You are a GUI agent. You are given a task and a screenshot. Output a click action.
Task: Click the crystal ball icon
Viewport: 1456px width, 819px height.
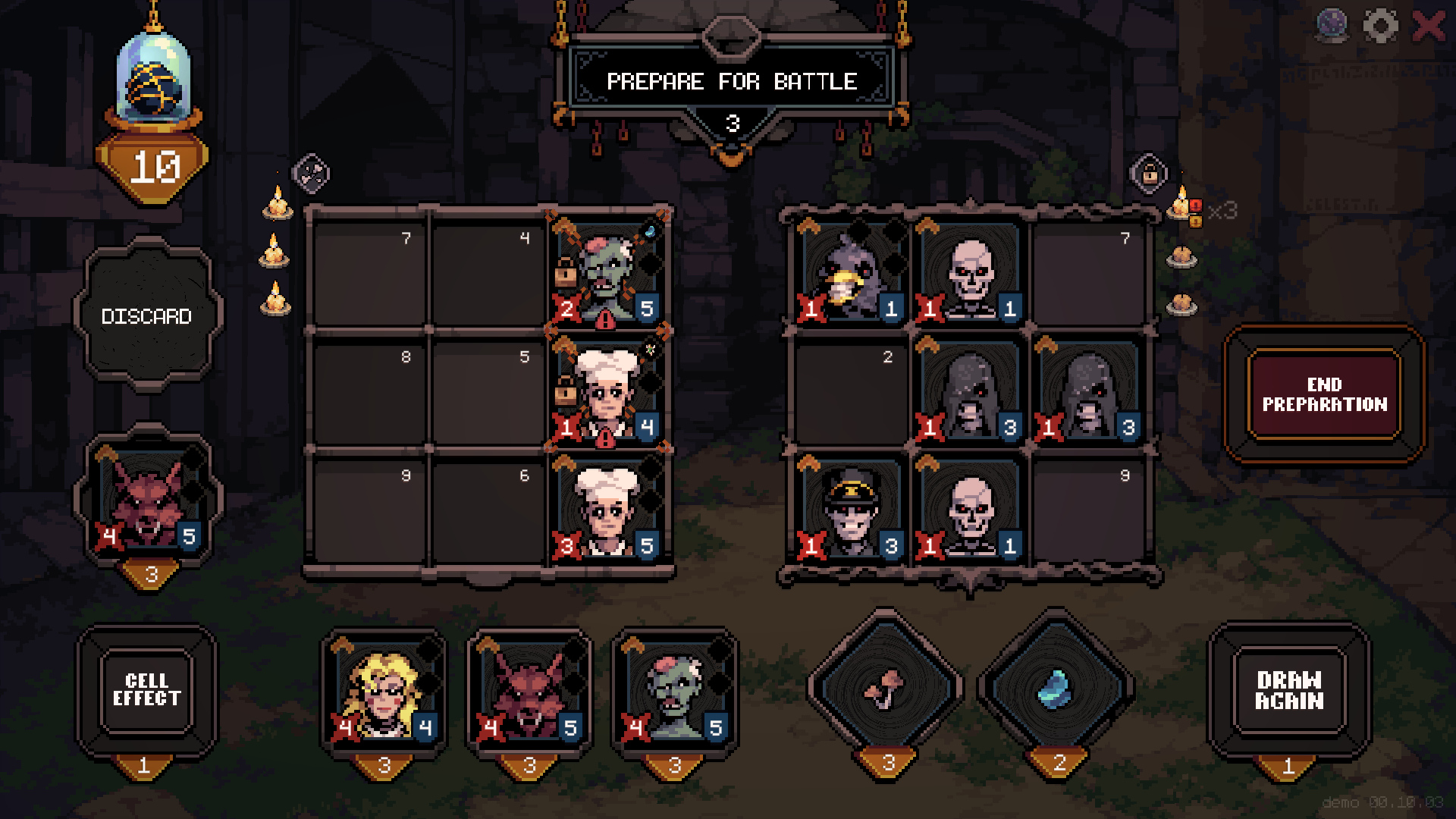pyautogui.click(x=1332, y=27)
